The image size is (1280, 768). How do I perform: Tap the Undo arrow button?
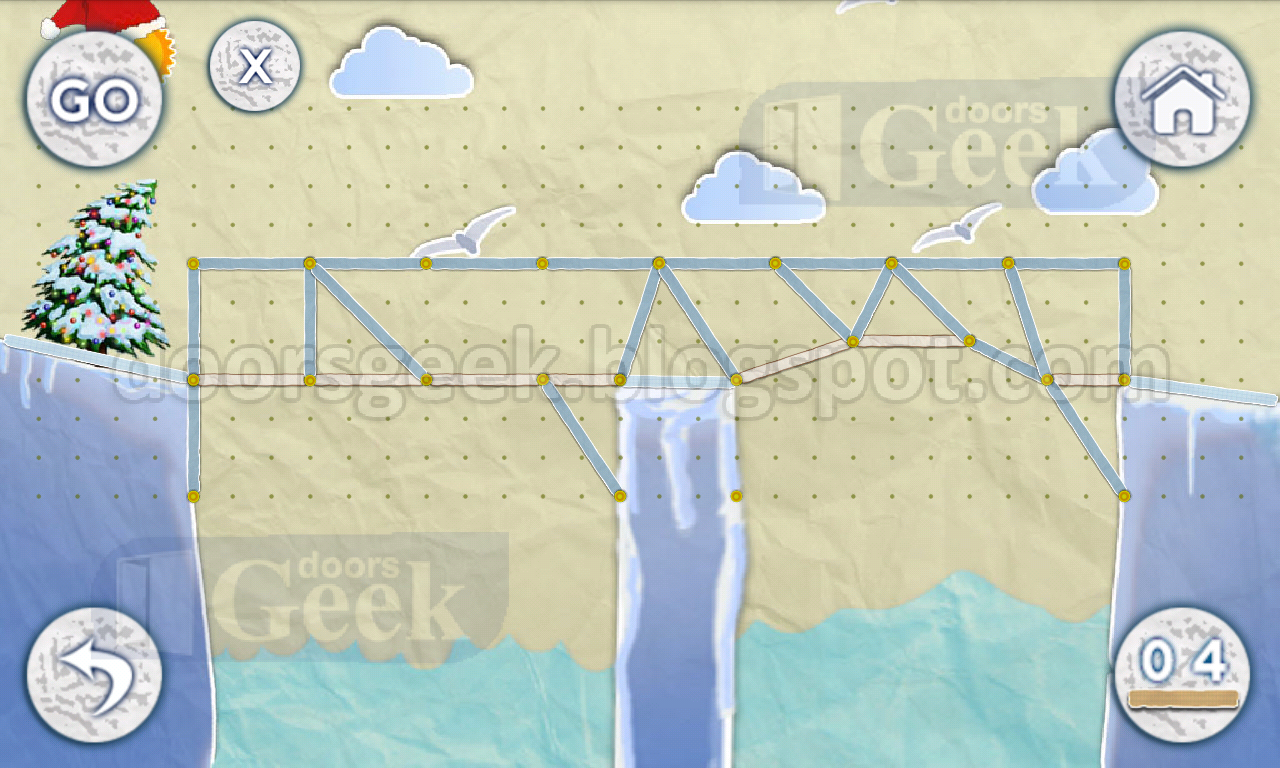93,675
